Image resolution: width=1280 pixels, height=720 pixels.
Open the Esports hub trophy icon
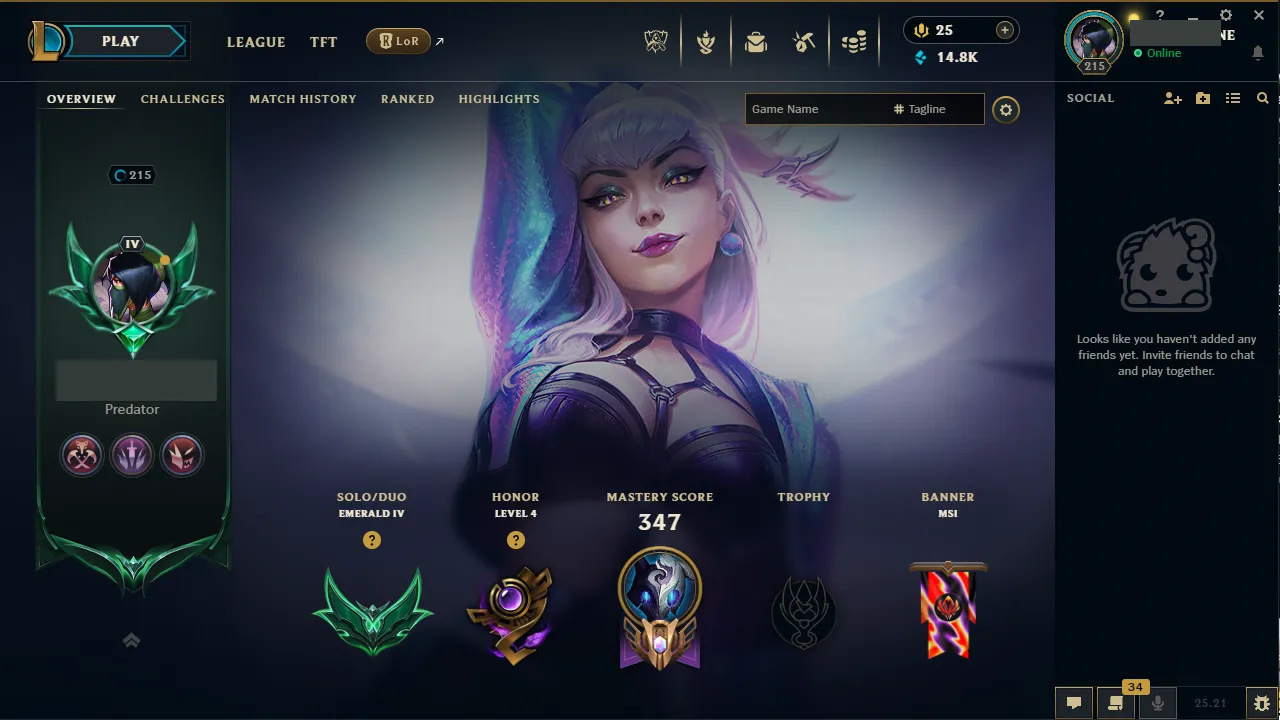click(x=655, y=41)
